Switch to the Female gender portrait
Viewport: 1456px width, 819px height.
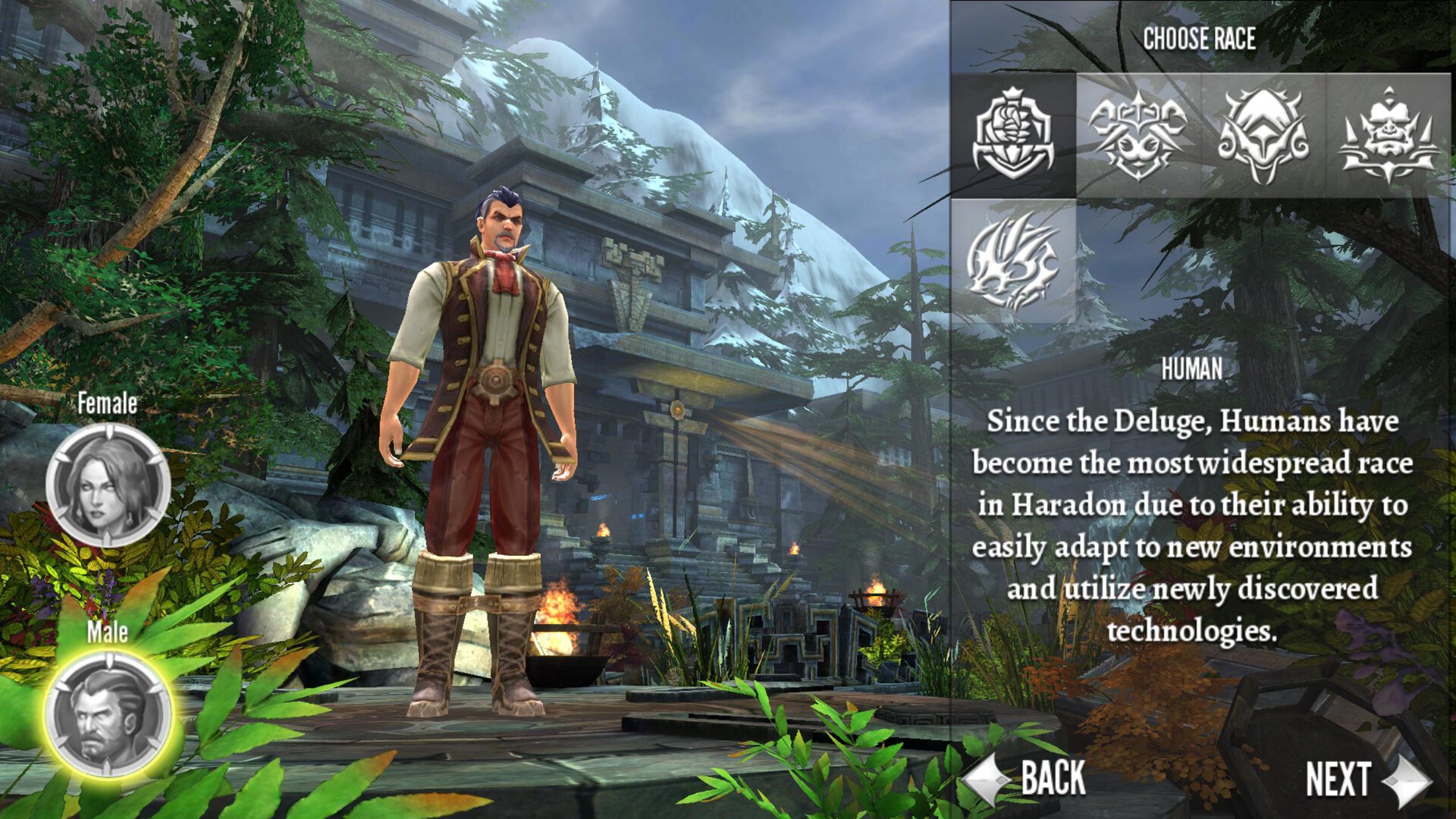pyautogui.click(x=108, y=485)
